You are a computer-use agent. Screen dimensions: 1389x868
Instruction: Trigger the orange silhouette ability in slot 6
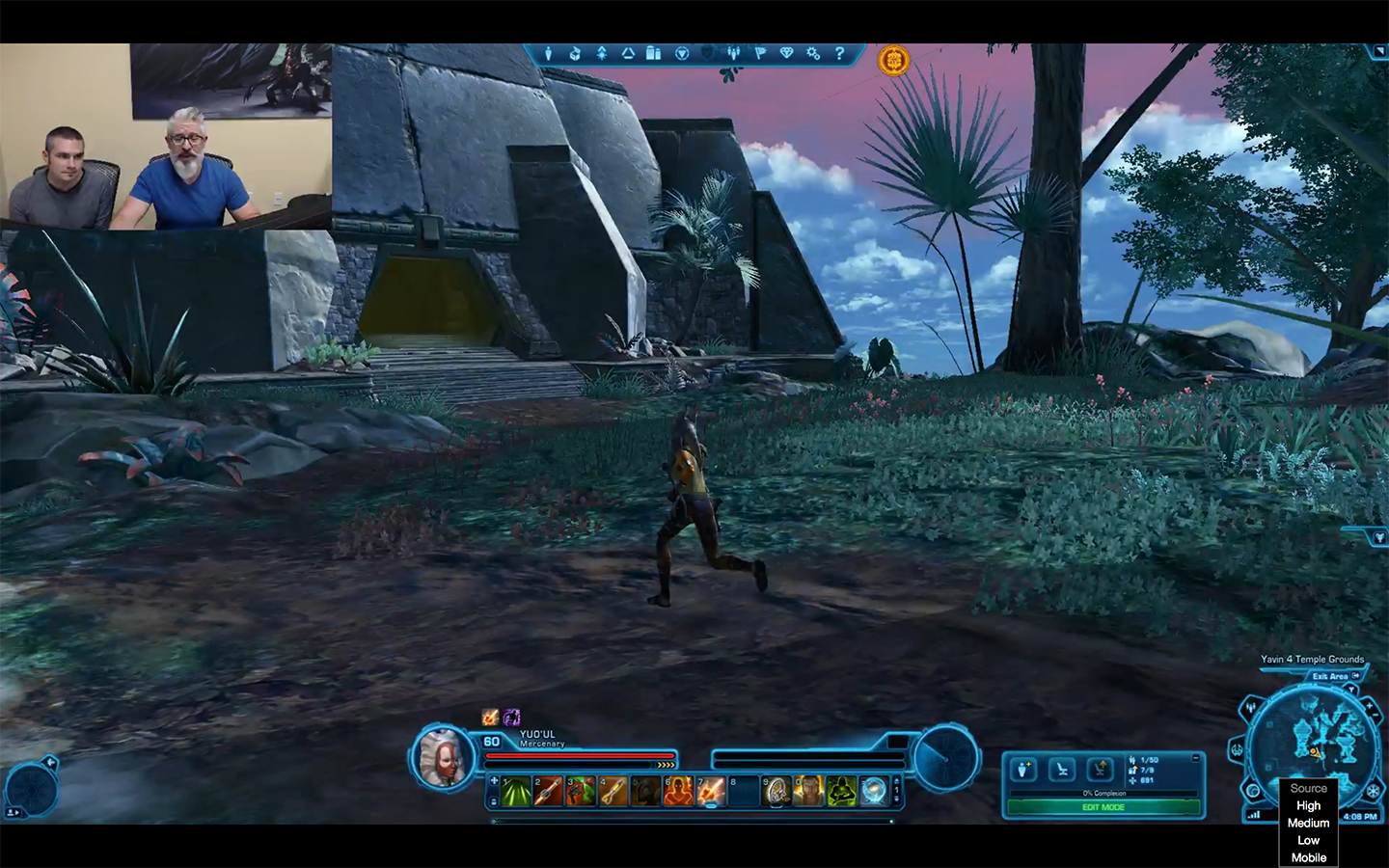pos(678,791)
